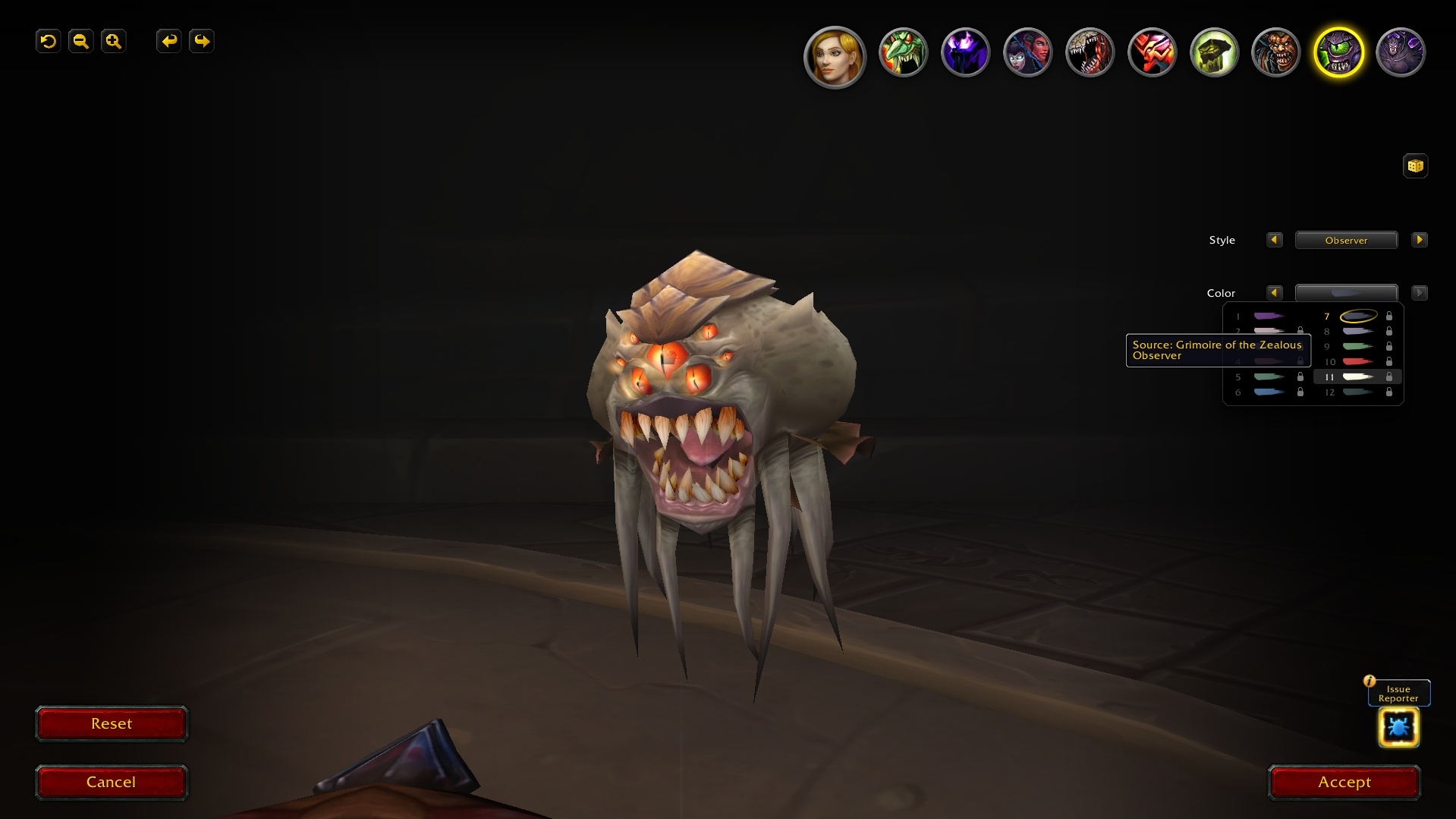Zoom out with the minus magnifier button
The width and height of the screenshot is (1456, 819).
click(x=81, y=41)
